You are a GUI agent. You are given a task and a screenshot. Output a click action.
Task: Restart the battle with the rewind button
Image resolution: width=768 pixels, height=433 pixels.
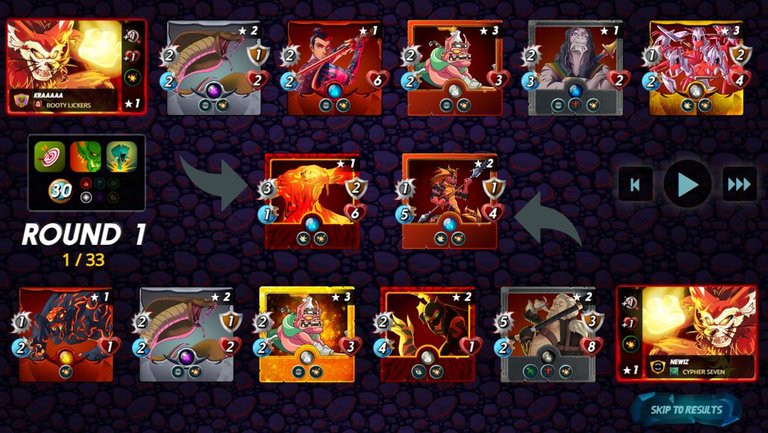point(636,184)
